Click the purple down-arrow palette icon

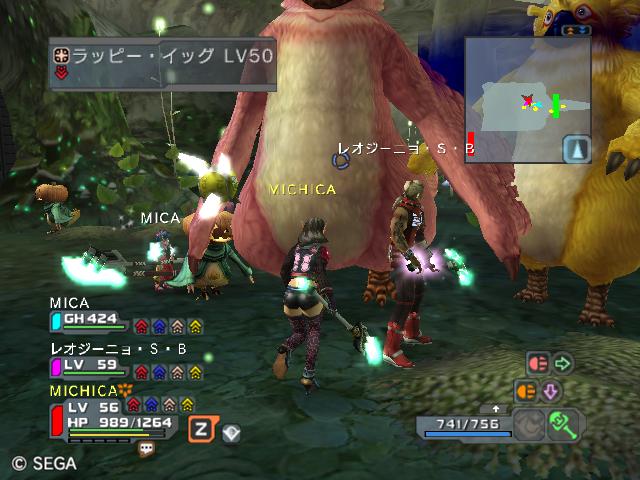(x=551, y=391)
